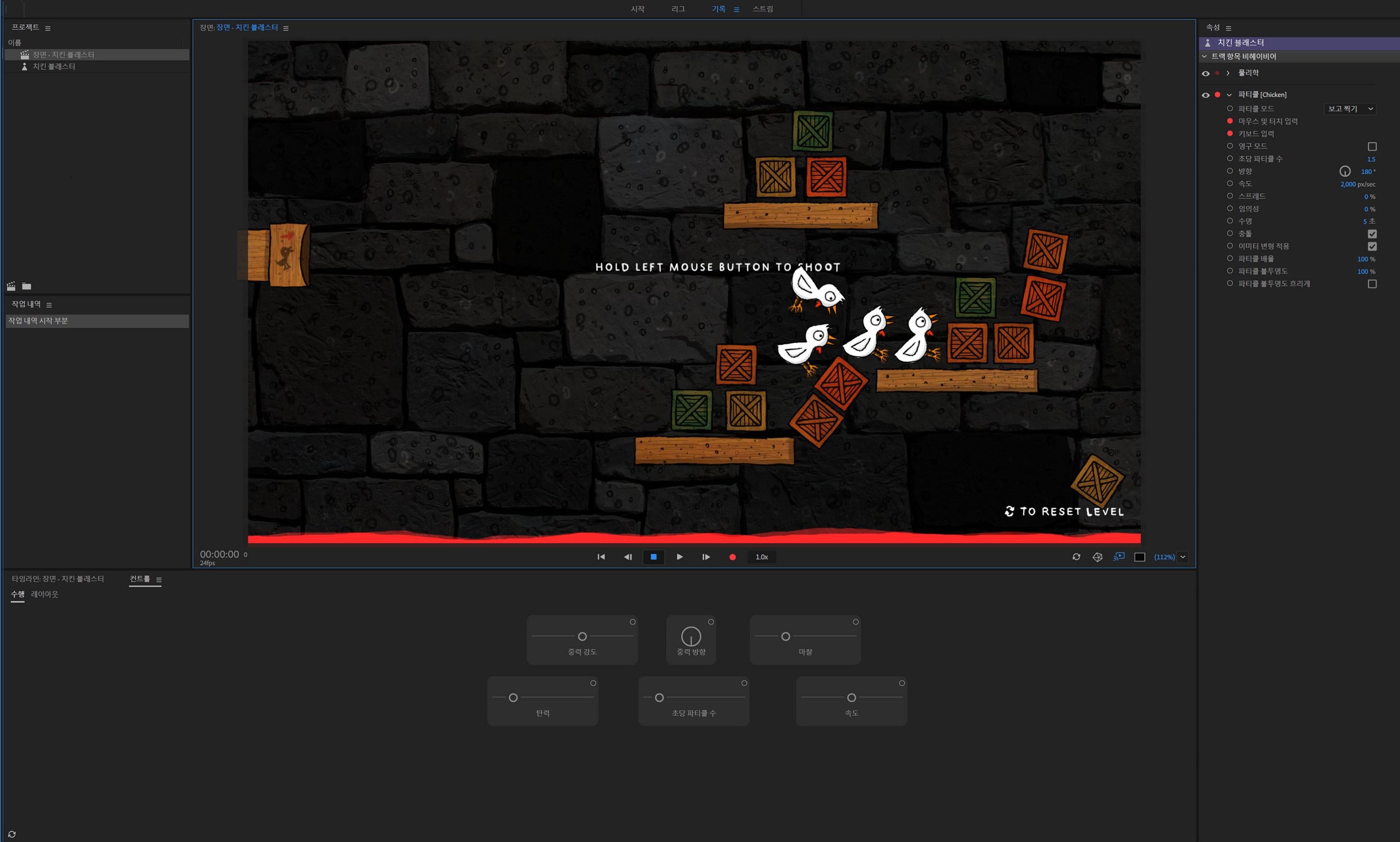Select the 시작 workspace tab

pos(637,9)
